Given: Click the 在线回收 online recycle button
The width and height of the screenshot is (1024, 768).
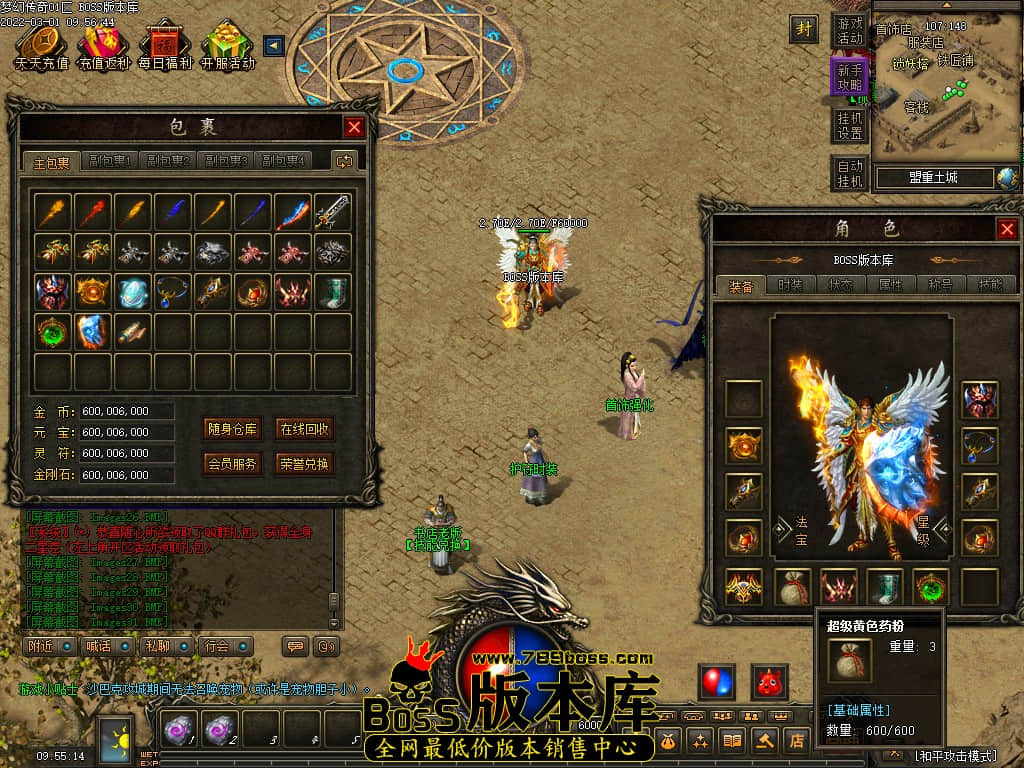Looking at the screenshot, I should (x=304, y=429).
